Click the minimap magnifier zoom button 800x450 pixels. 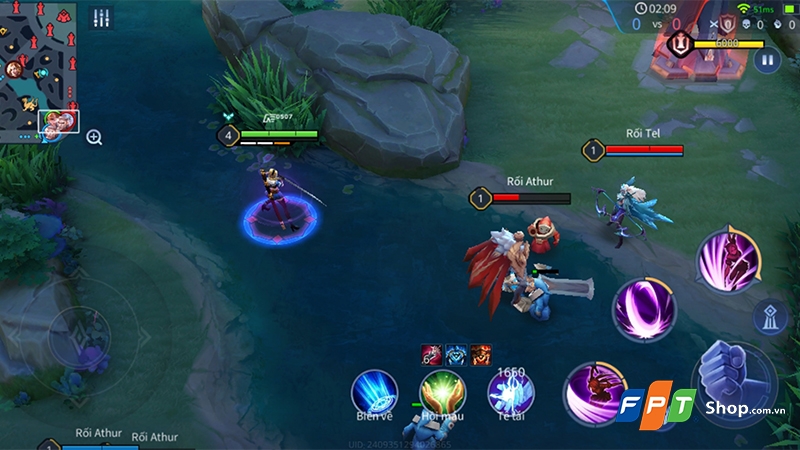(x=94, y=137)
